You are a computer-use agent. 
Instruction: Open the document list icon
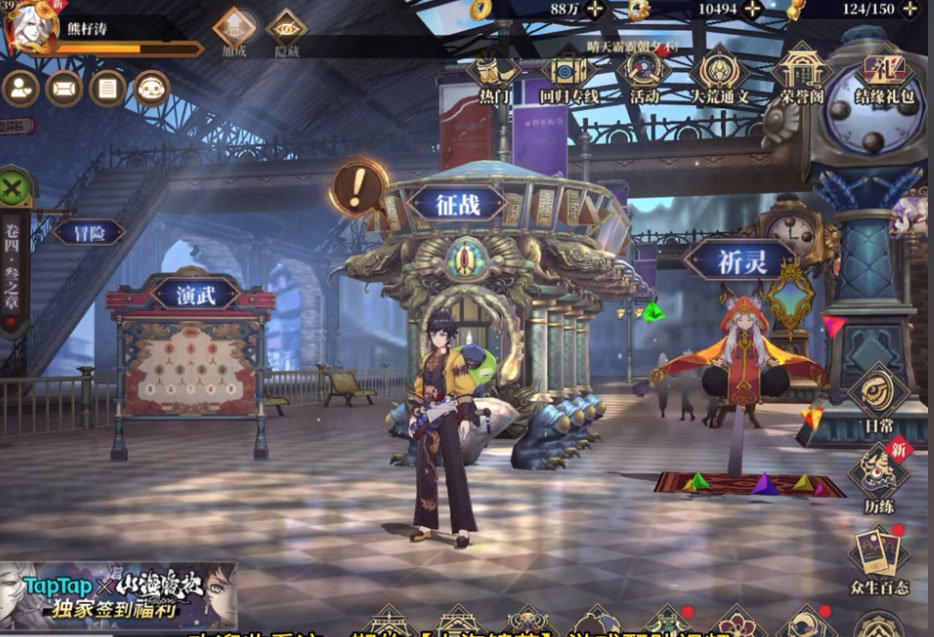pos(108,89)
